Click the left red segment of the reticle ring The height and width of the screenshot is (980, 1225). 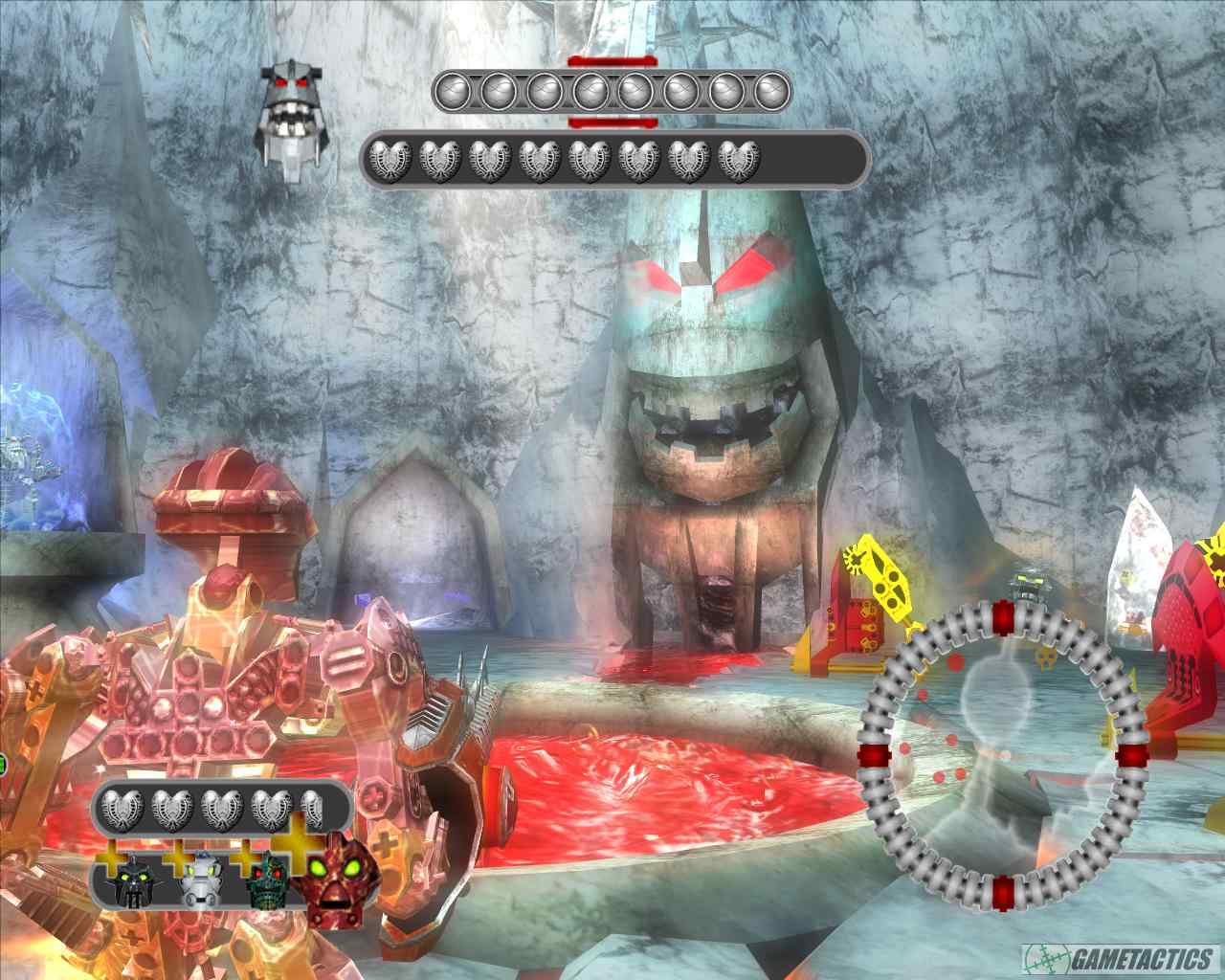[874, 756]
